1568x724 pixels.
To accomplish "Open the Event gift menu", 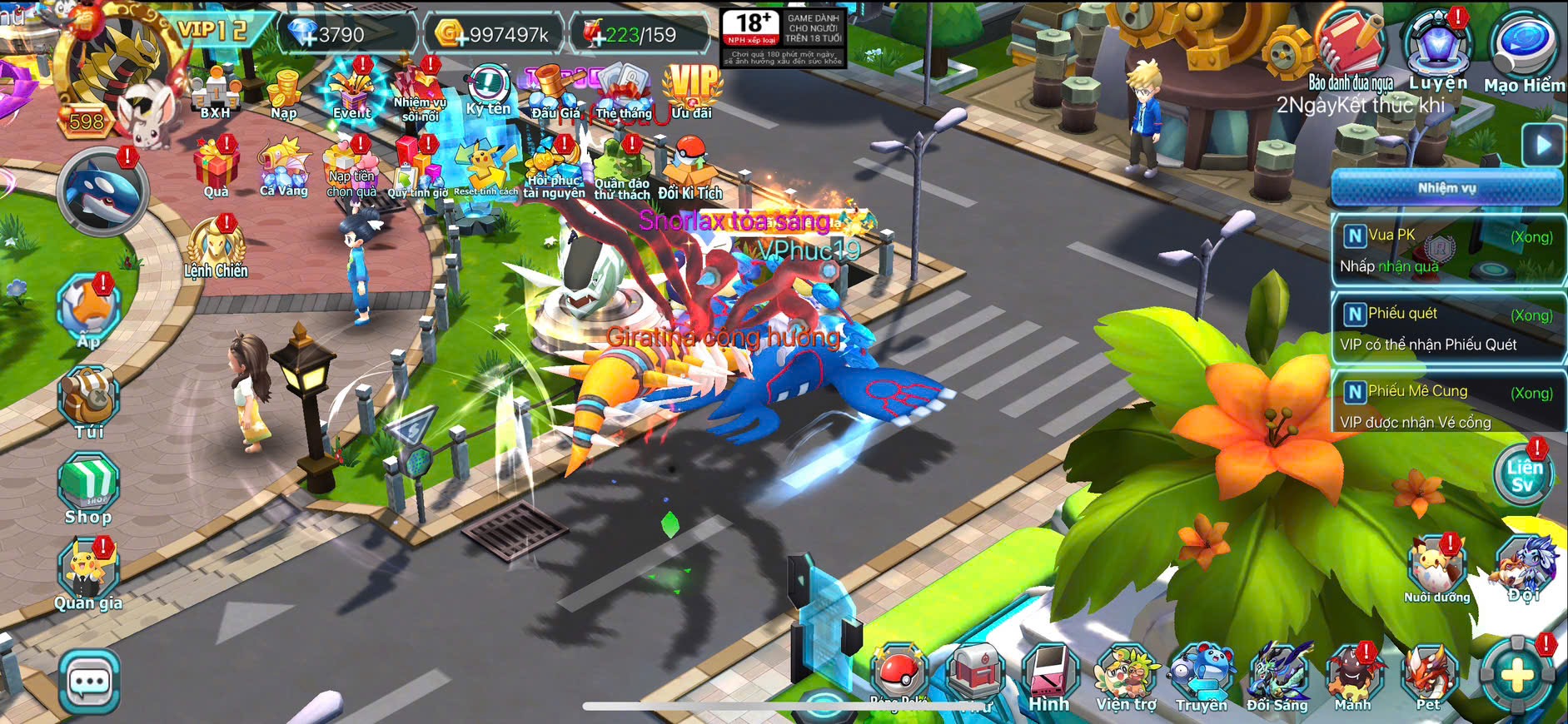I will (352, 92).
